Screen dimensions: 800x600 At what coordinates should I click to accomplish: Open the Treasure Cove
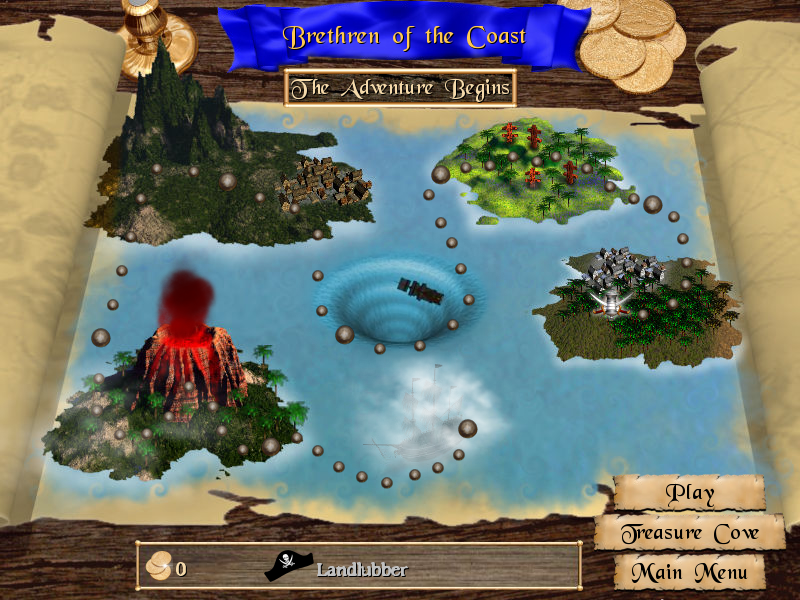click(x=690, y=533)
